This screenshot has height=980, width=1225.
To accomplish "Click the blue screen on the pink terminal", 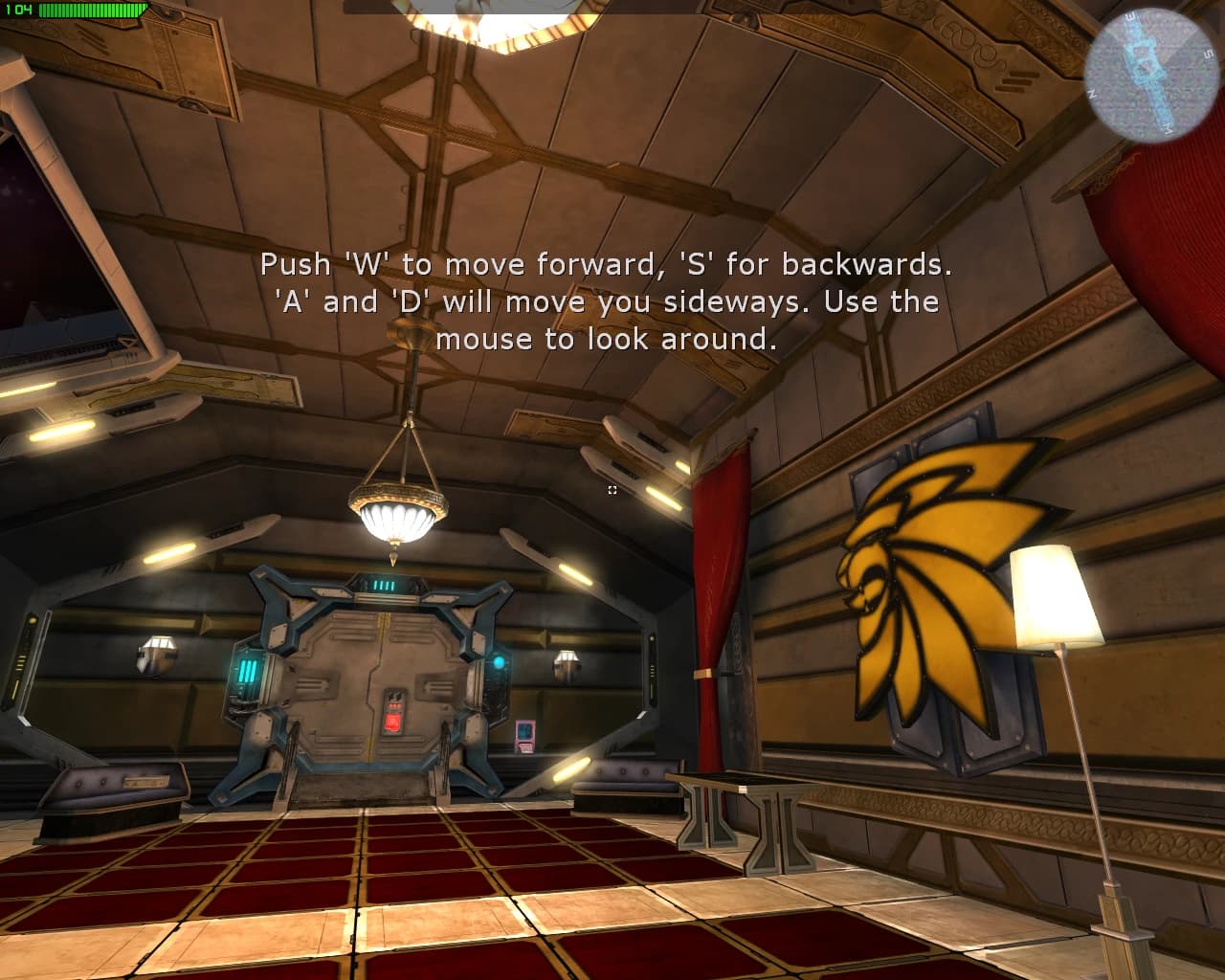I will 523,730.
